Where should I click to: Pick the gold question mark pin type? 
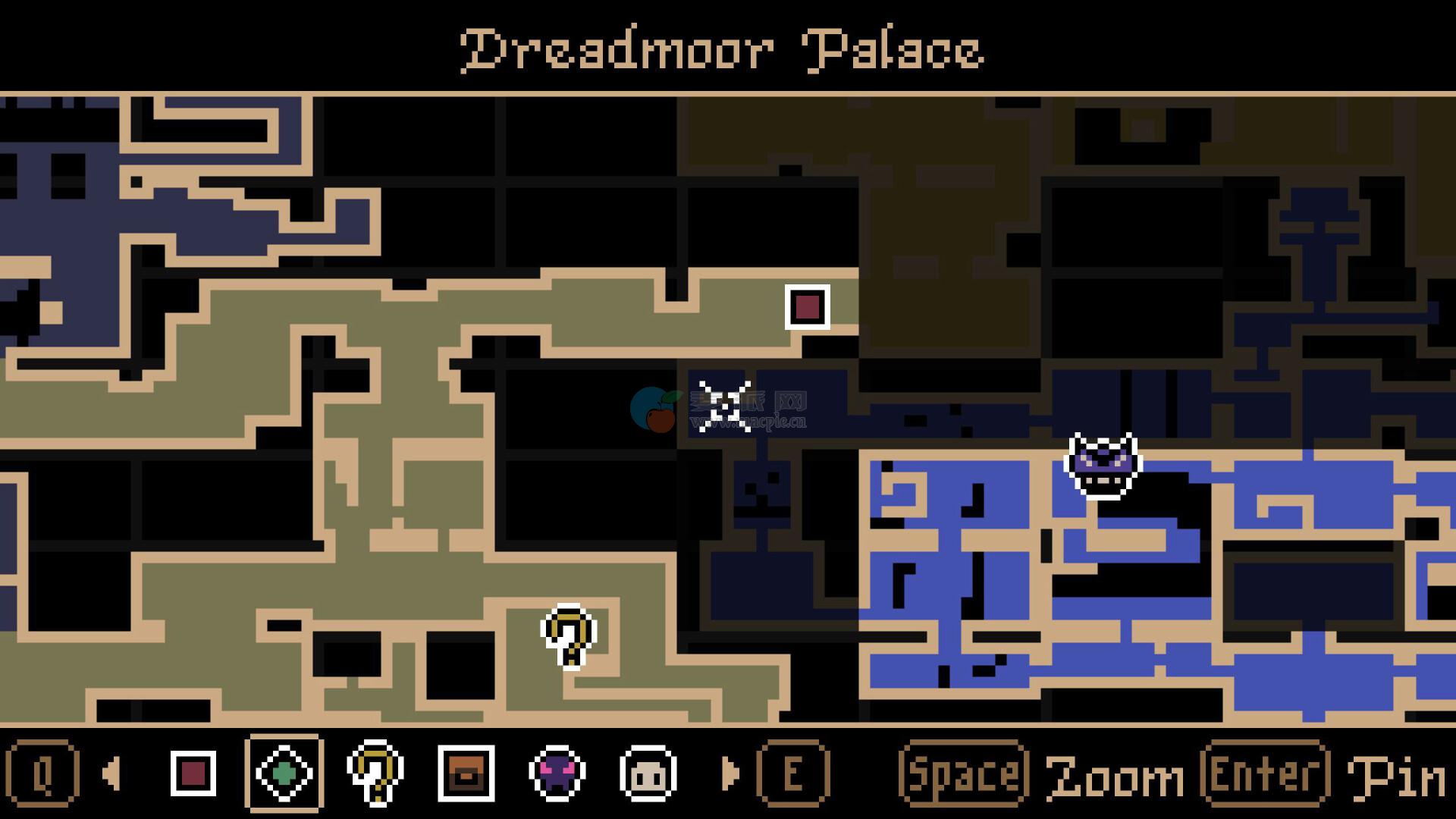(x=375, y=773)
